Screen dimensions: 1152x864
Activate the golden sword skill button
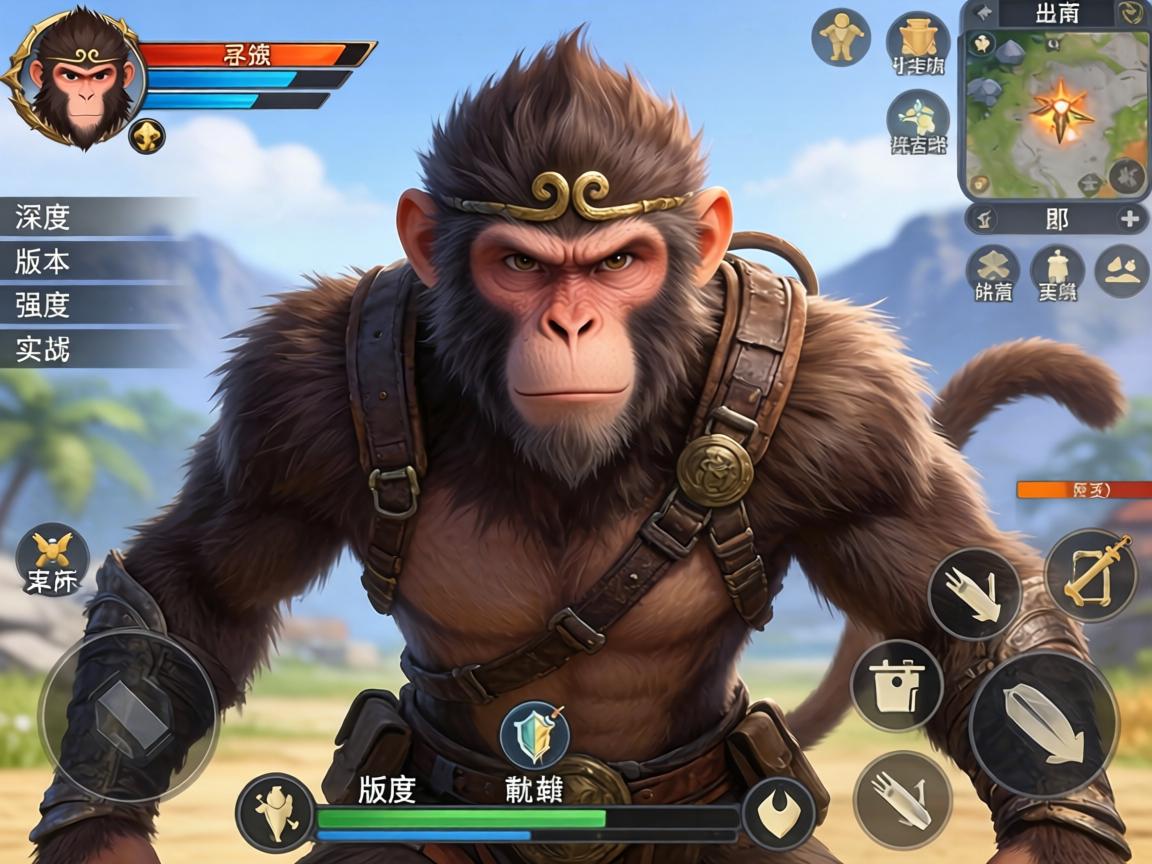point(1091,574)
